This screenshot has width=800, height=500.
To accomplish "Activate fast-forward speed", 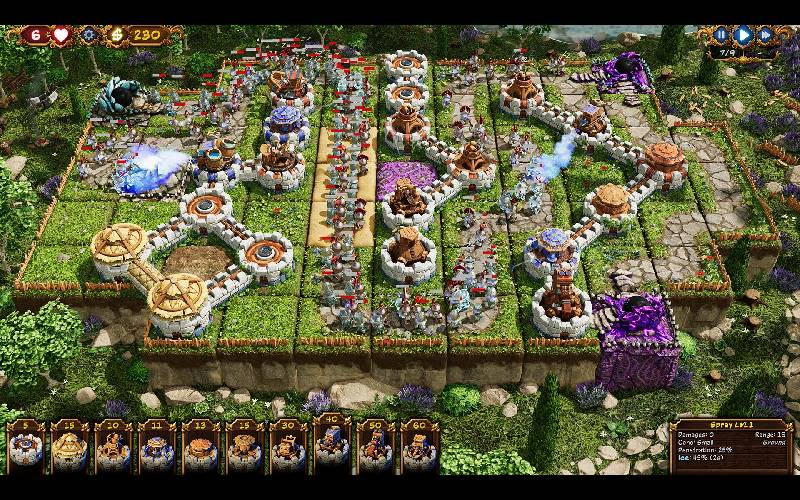I will 765,35.
